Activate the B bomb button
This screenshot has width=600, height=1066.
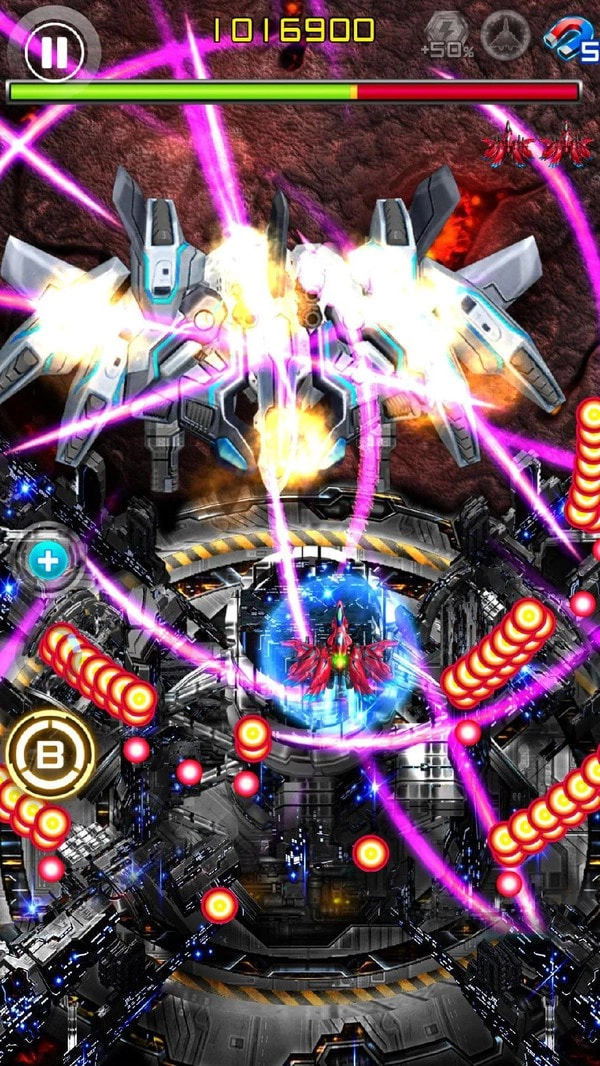coord(50,755)
